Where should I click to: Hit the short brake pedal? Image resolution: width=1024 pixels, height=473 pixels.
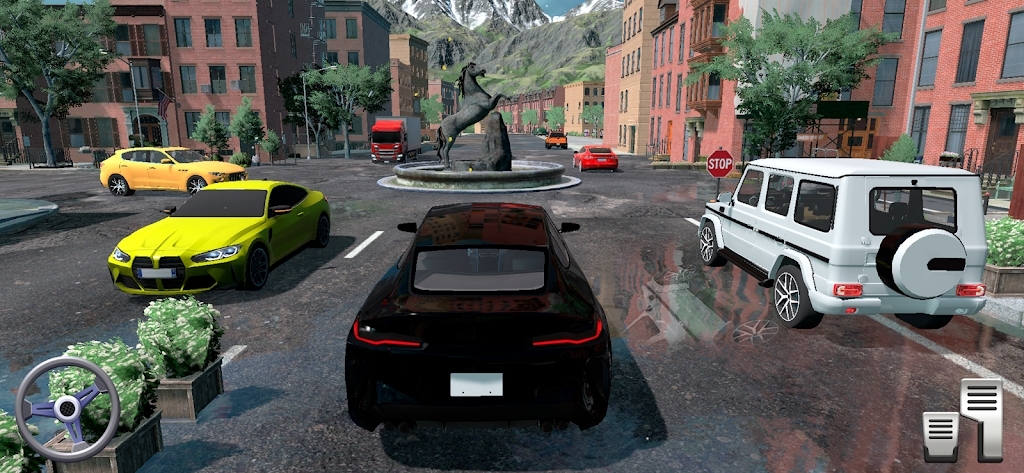pos(940,436)
